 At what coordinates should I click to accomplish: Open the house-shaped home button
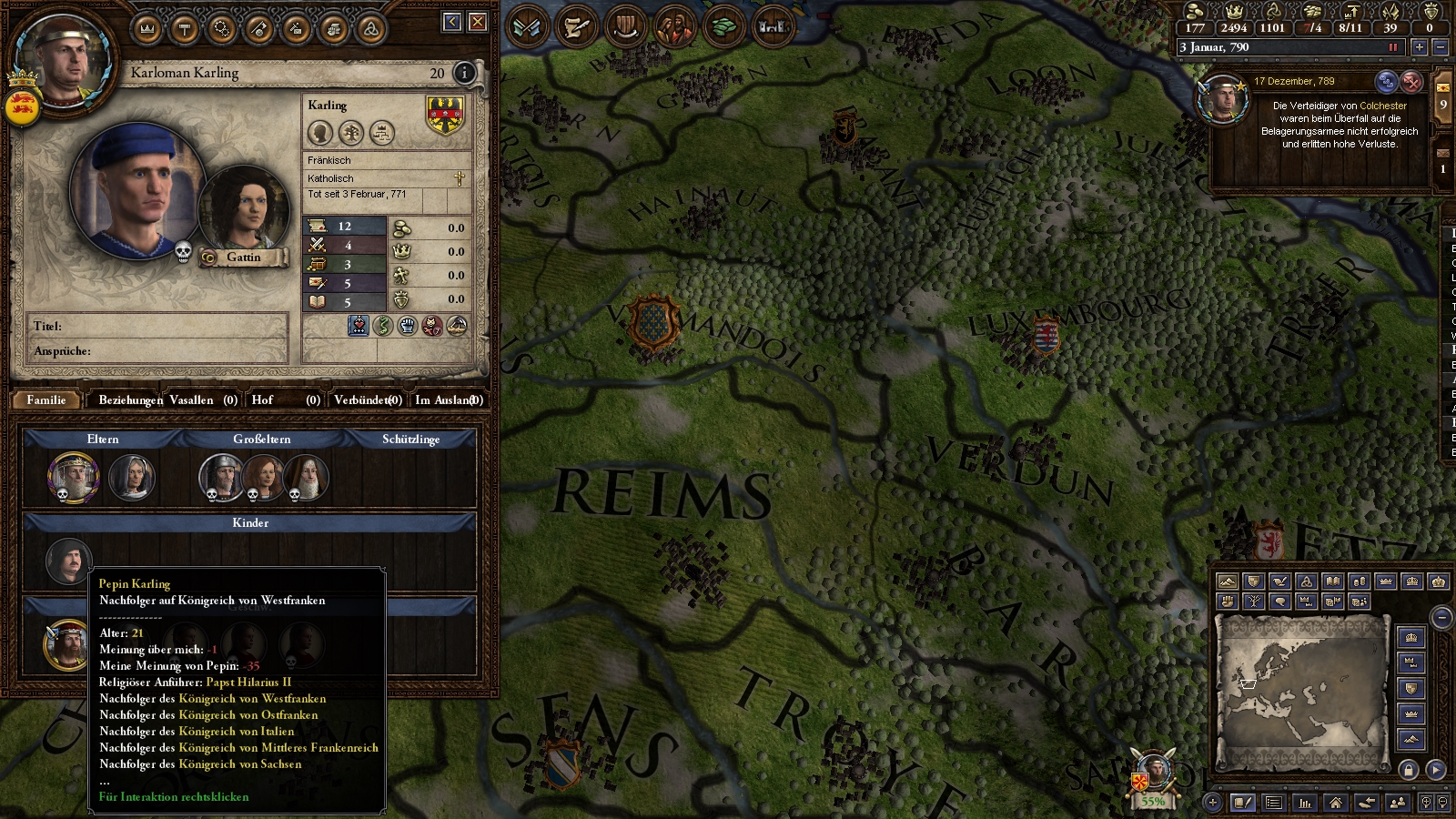coord(1335,803)
